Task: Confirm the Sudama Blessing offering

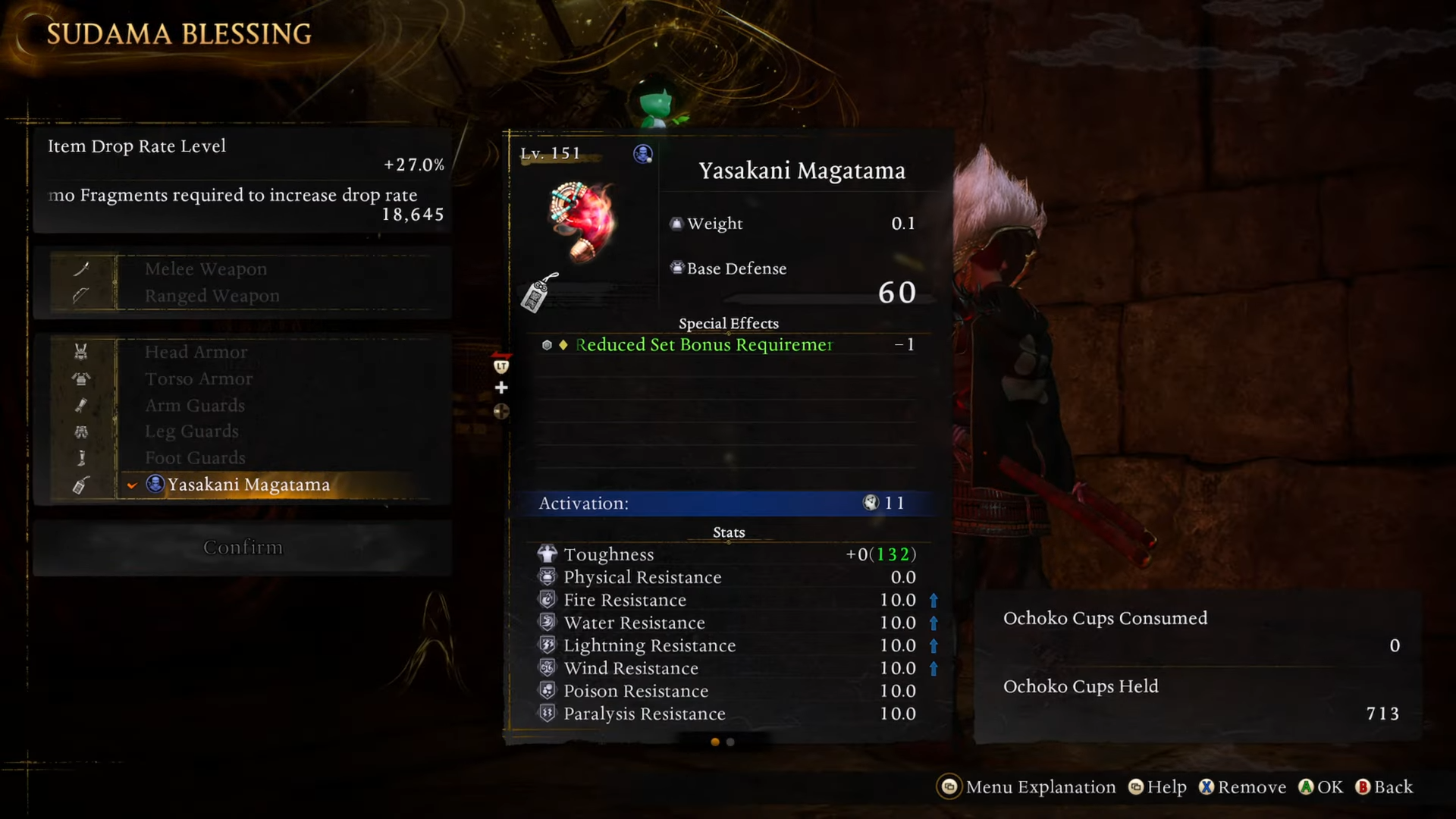Action: [243, 548]
